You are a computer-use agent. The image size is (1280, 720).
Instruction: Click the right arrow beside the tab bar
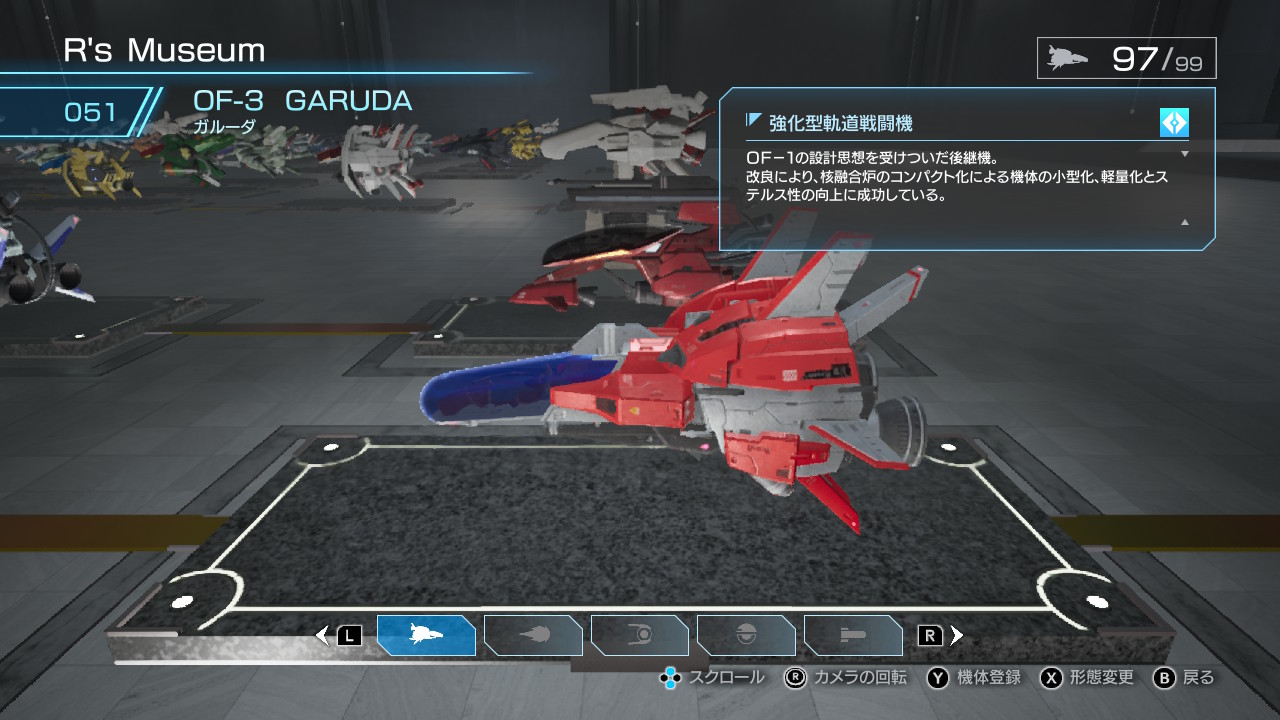[957, 635]
